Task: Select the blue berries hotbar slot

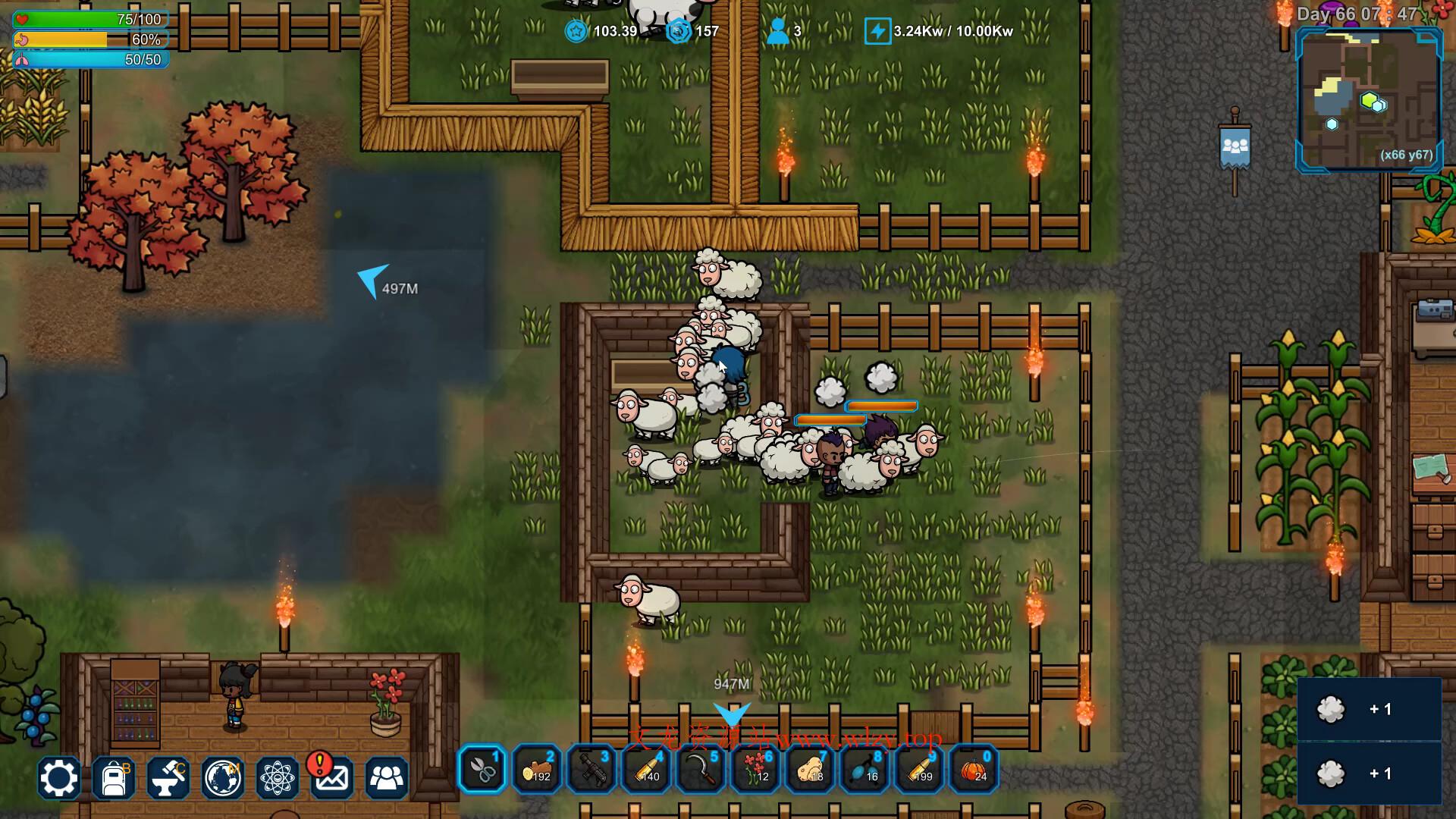Action: click(864, 770)
